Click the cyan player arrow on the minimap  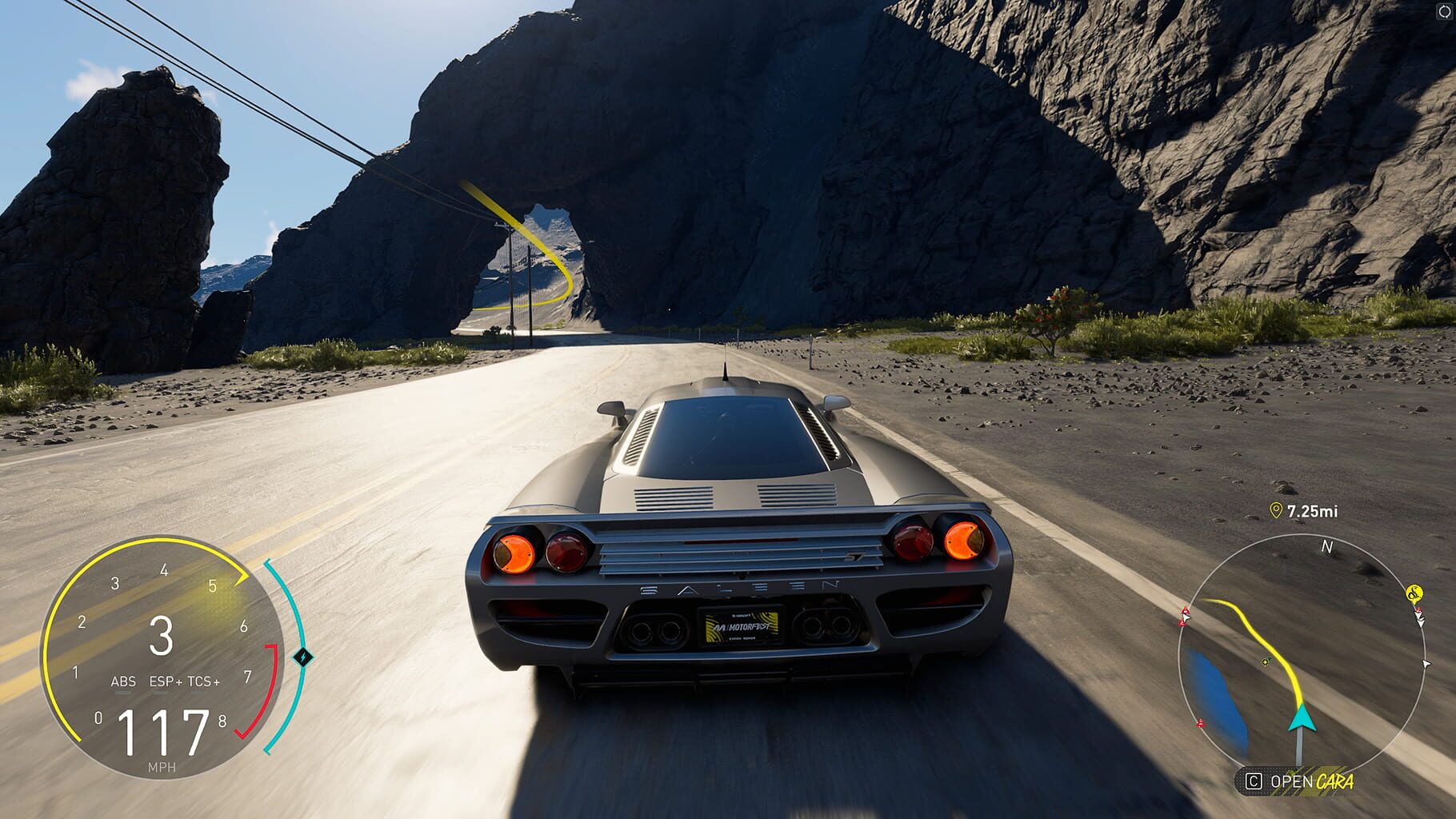pos(1302,720)
